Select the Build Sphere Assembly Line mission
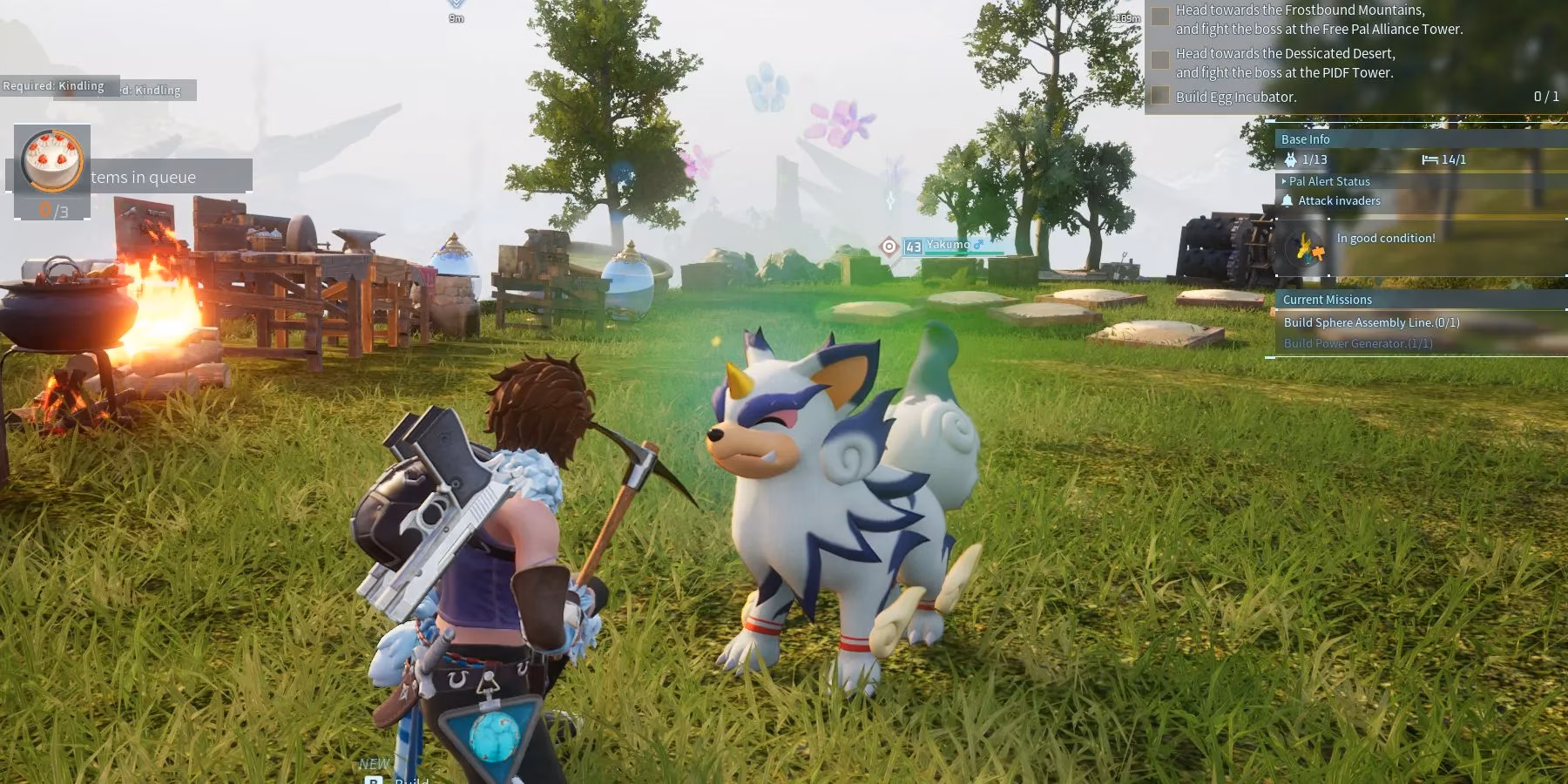 [x=1371, y=322]
